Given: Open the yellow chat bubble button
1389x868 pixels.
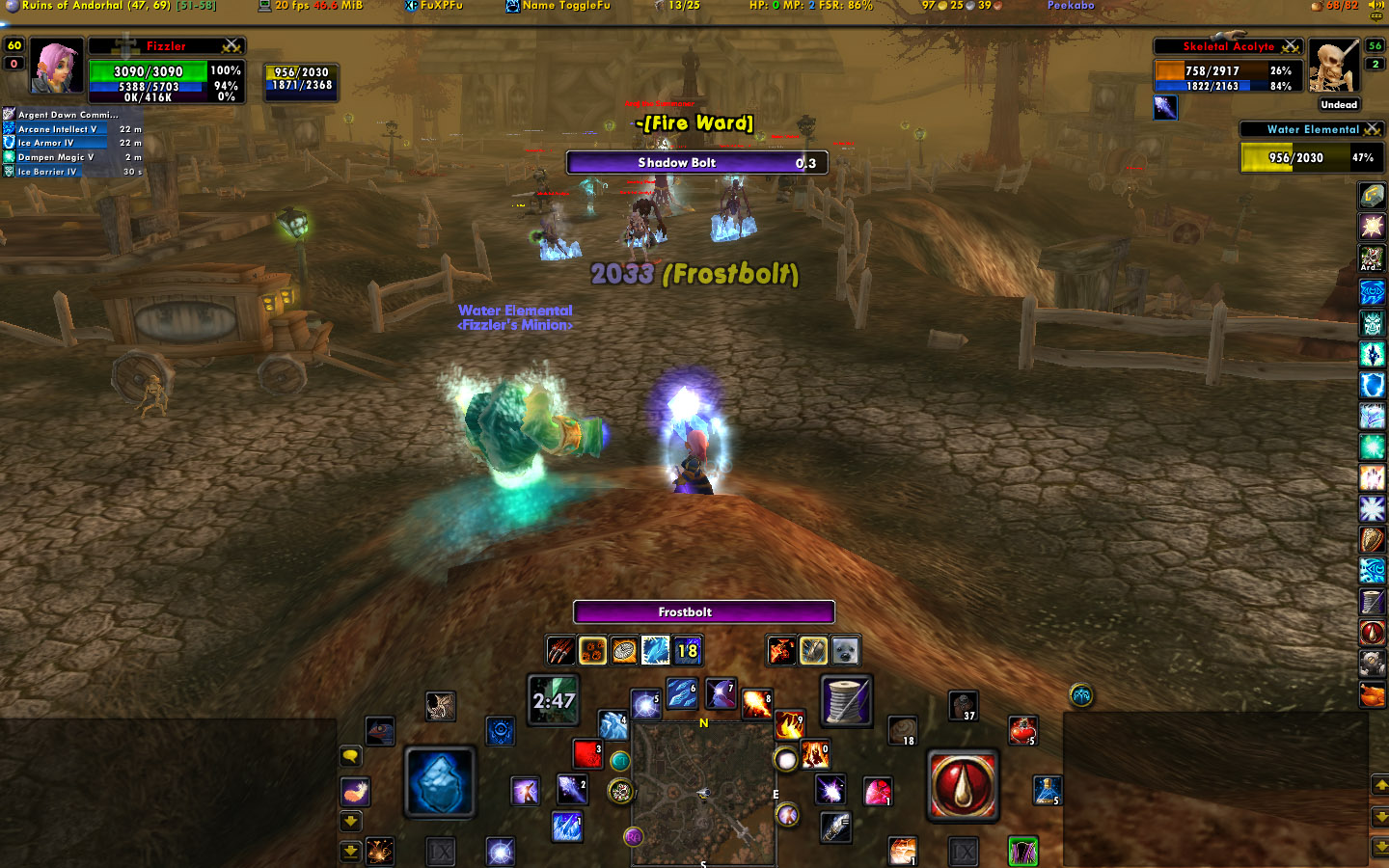Looking at the screenshot, I should tap(350, 756).
